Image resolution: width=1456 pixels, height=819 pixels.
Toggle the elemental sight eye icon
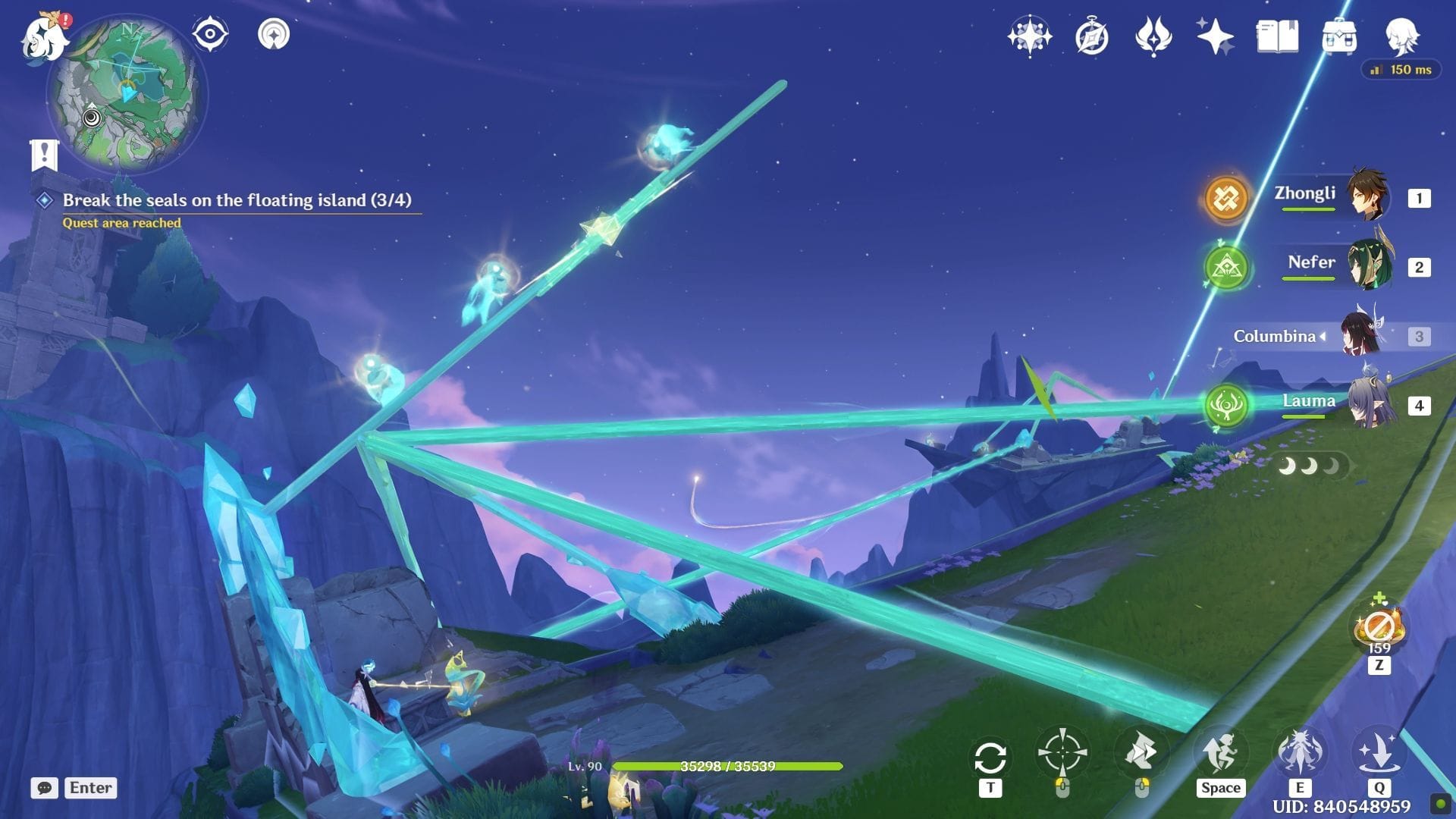click(210, 34)
